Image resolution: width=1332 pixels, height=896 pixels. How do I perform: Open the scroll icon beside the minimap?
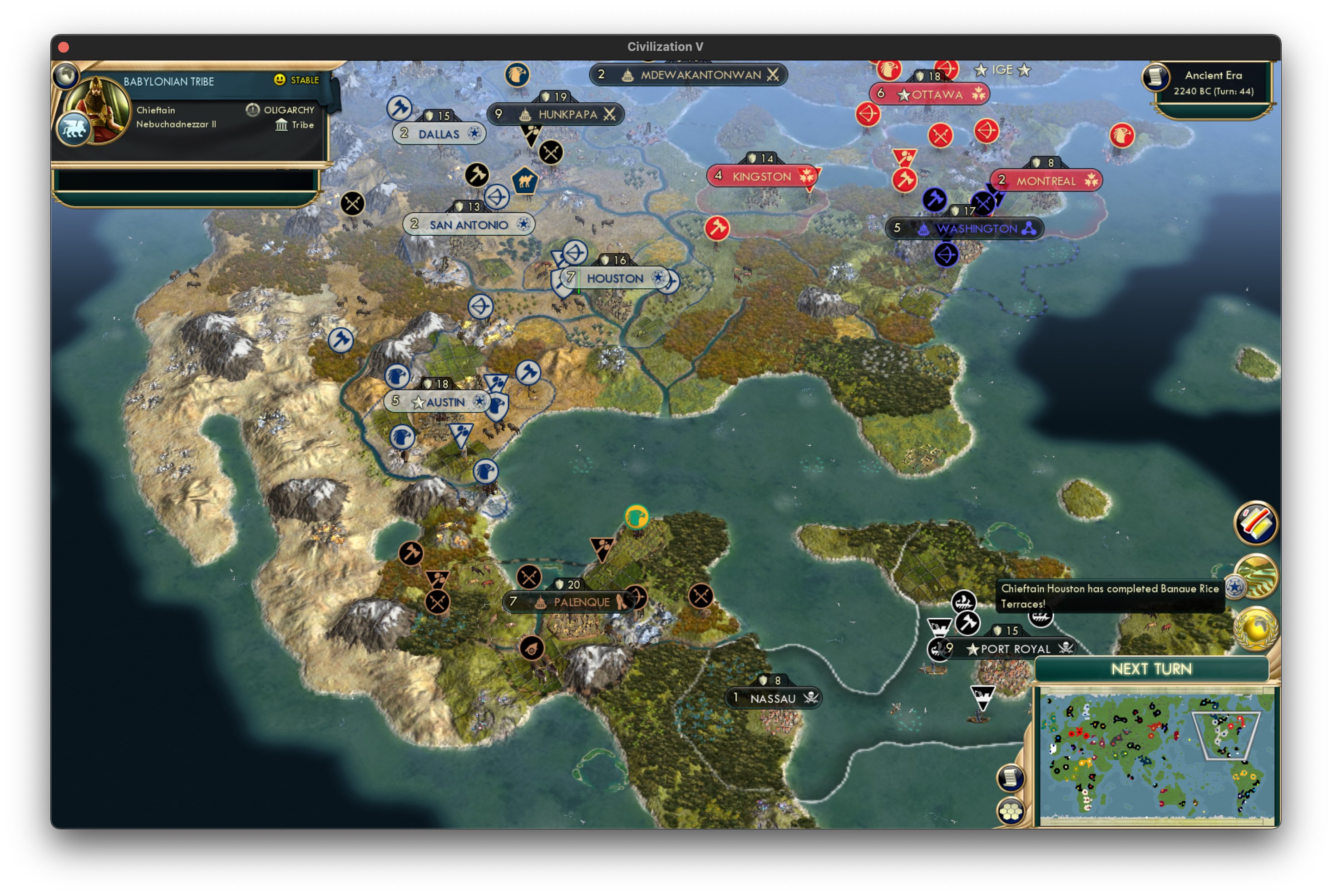coord(1010,777)
